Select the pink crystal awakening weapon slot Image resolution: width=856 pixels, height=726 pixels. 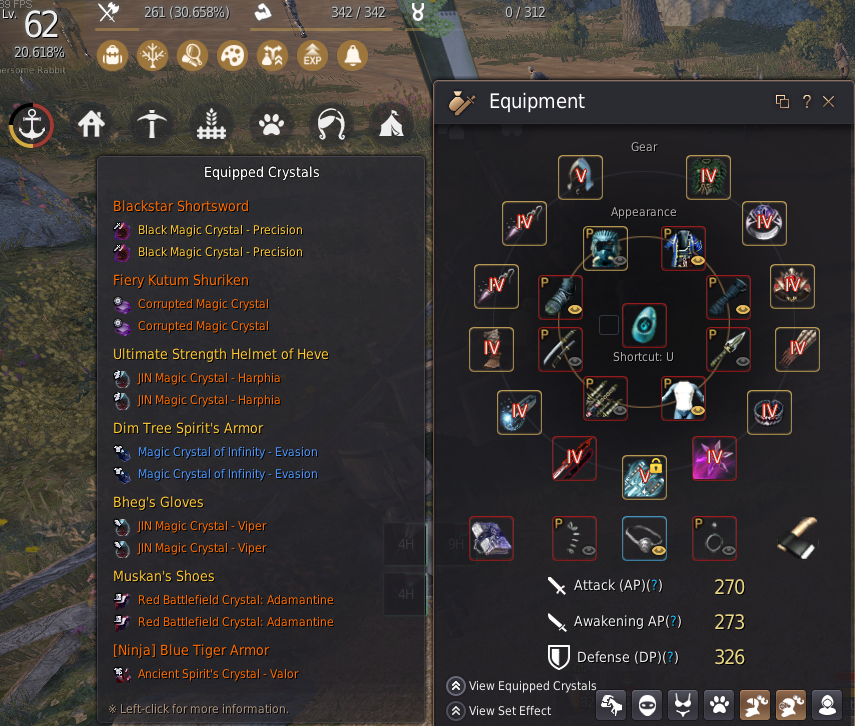pos(714,458)
